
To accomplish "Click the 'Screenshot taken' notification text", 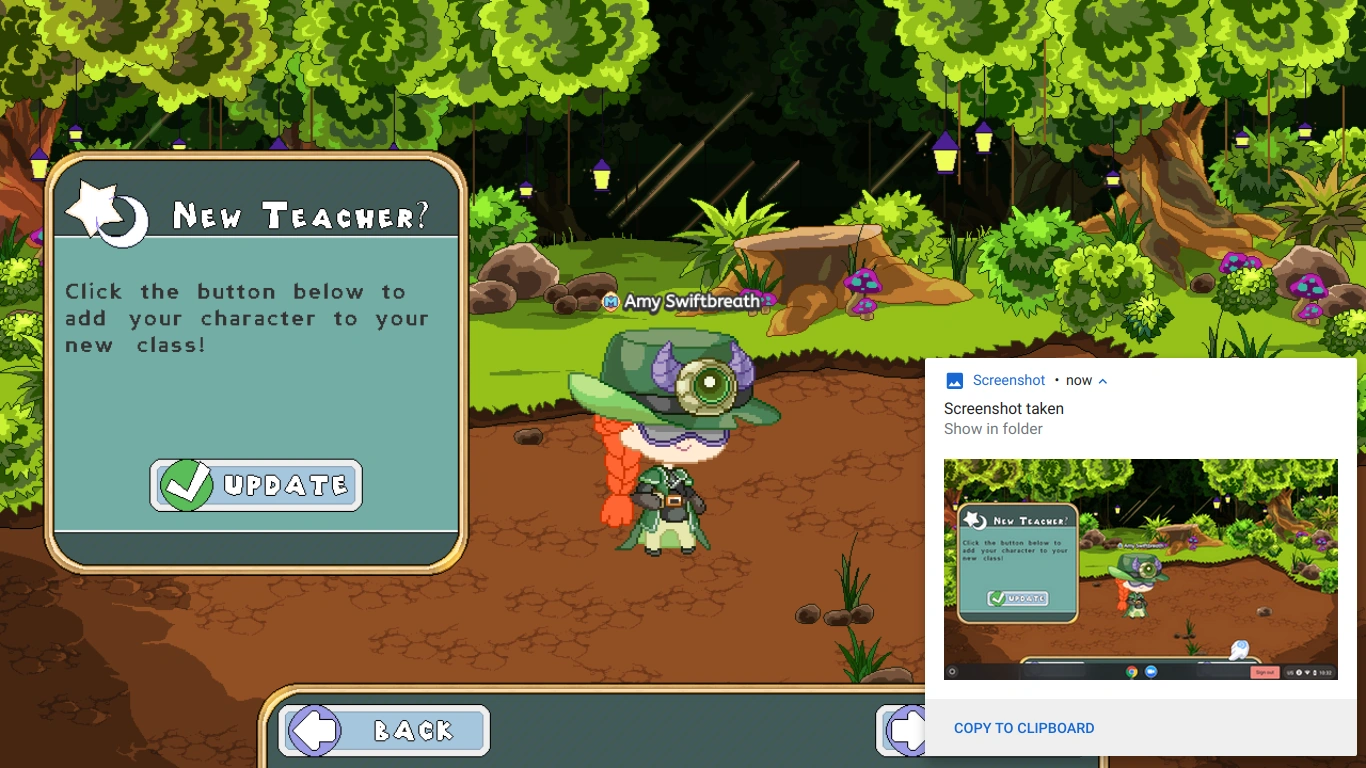I will (1004, 408).
